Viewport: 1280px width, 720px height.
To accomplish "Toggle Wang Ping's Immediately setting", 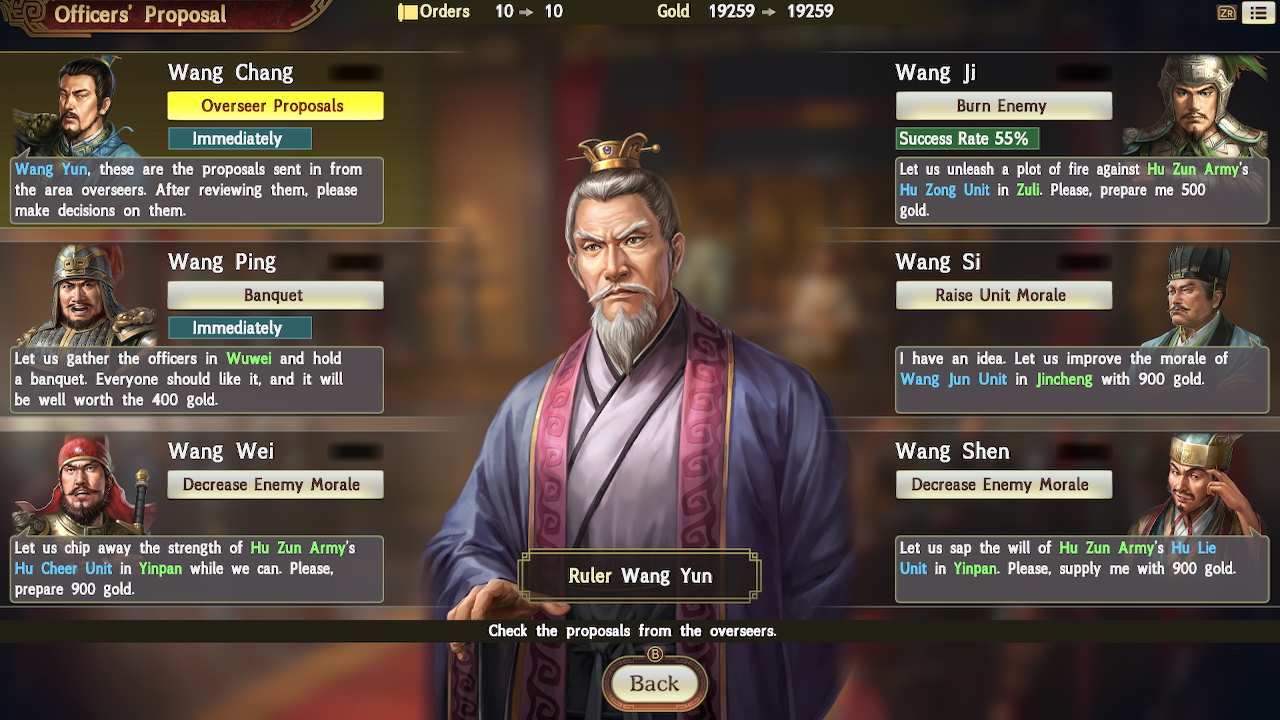I will [240, 328].
